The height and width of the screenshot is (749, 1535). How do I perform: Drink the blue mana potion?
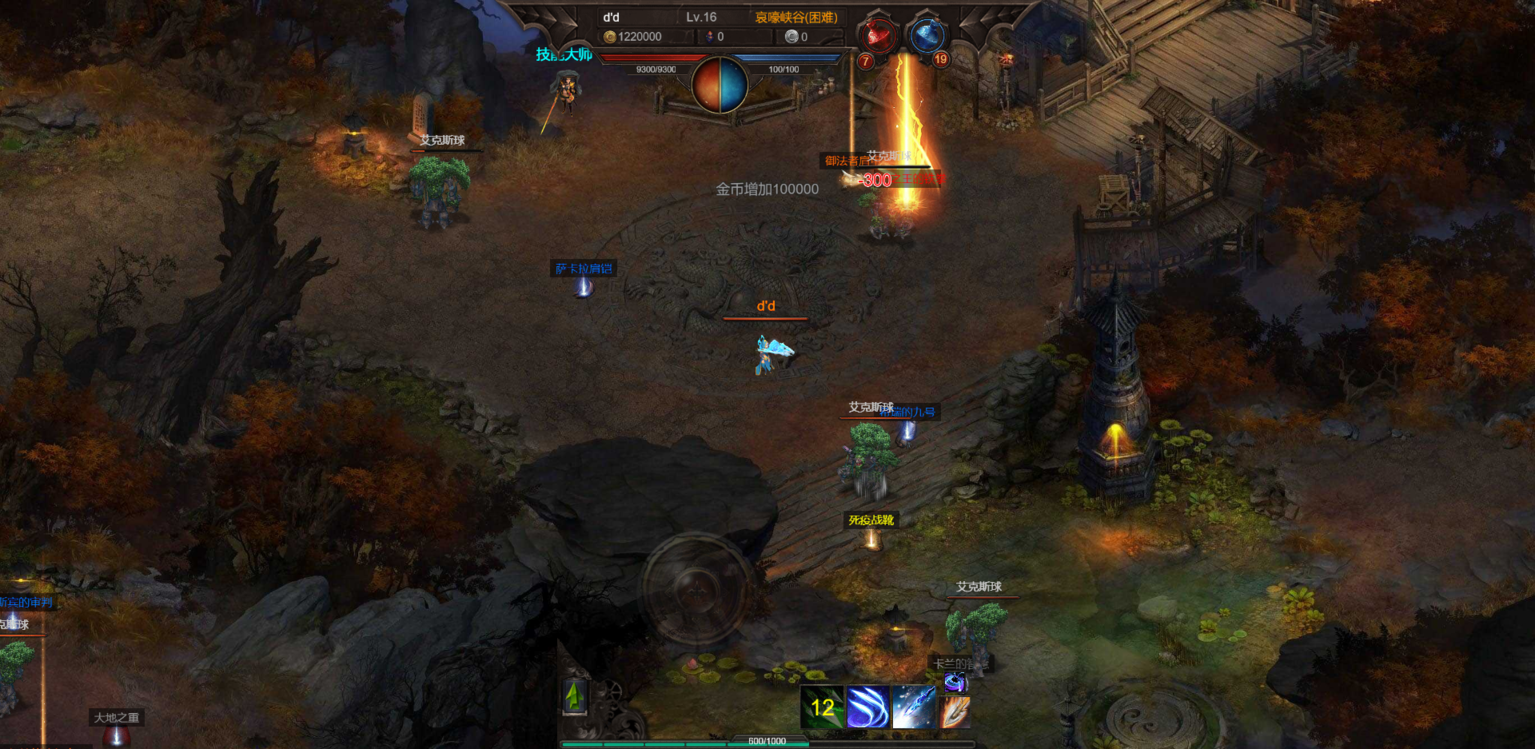(927, 36)
